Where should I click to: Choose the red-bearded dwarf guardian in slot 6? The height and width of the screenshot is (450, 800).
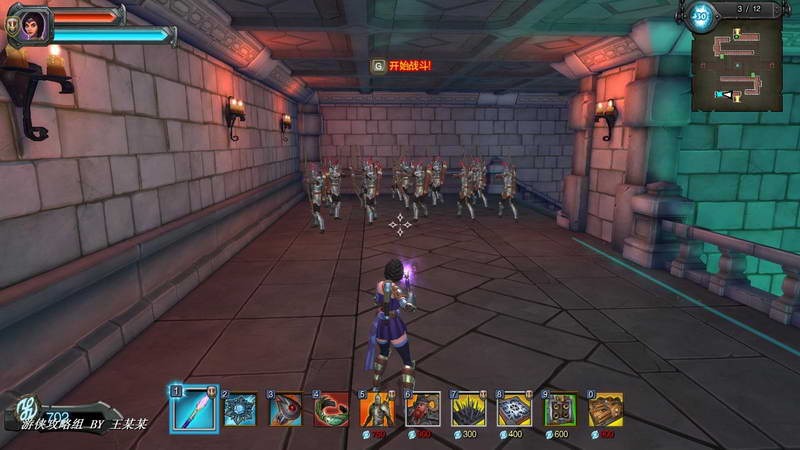coord(423,409)
